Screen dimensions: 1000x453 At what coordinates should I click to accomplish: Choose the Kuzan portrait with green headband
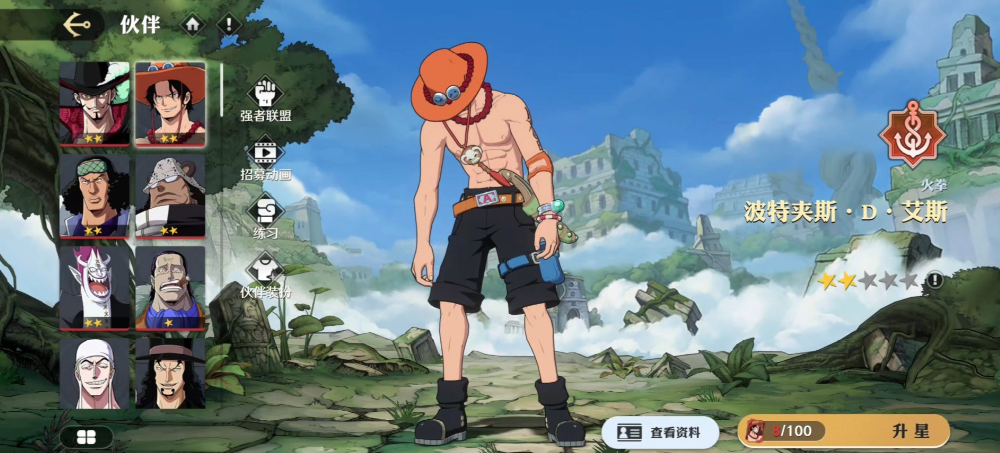[x=94, y=195]
